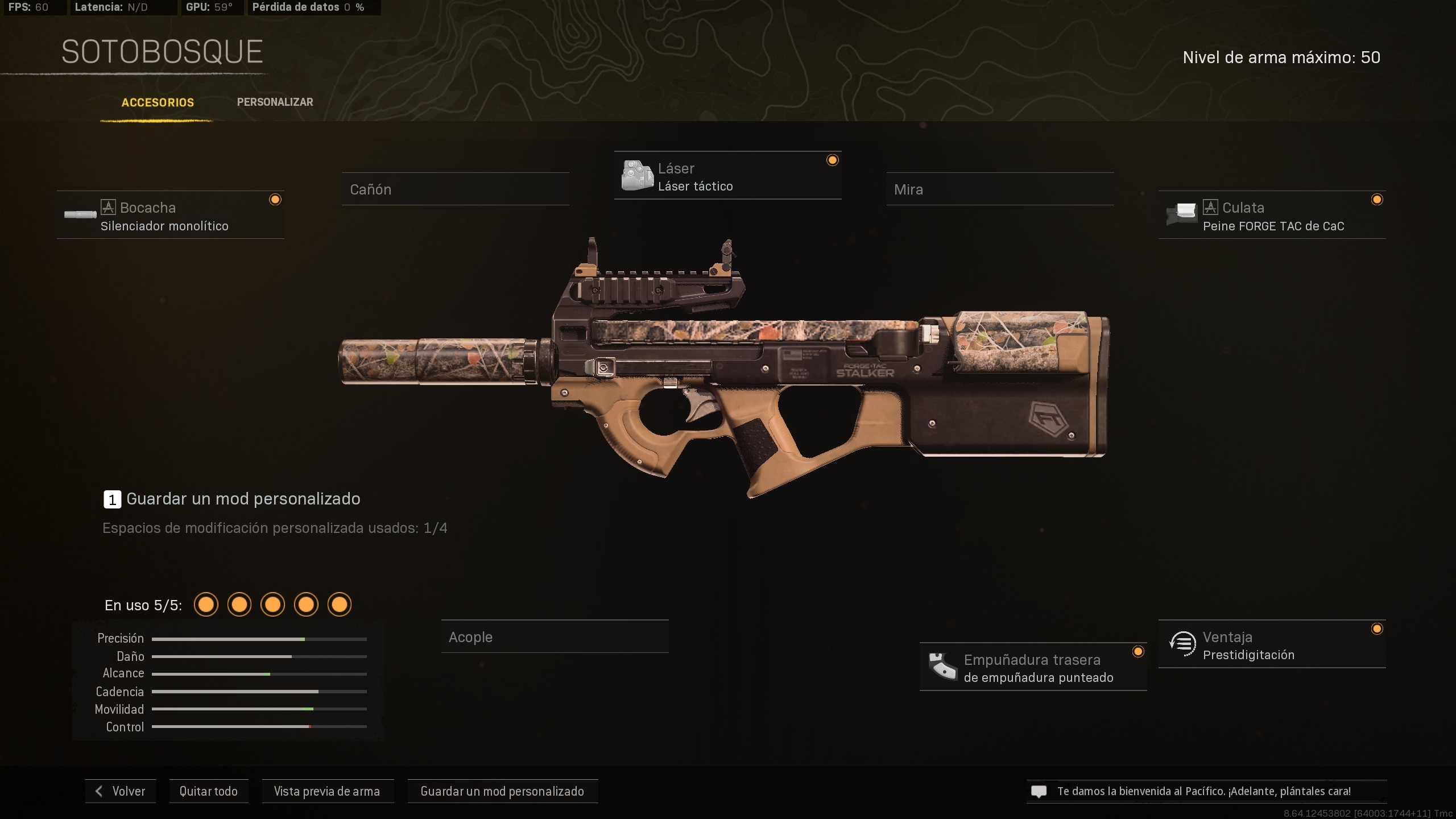Select the first En uso attachment dot
Image resolution: width=1456 pixels, height=819 pixels.
(x=206, y=605)
